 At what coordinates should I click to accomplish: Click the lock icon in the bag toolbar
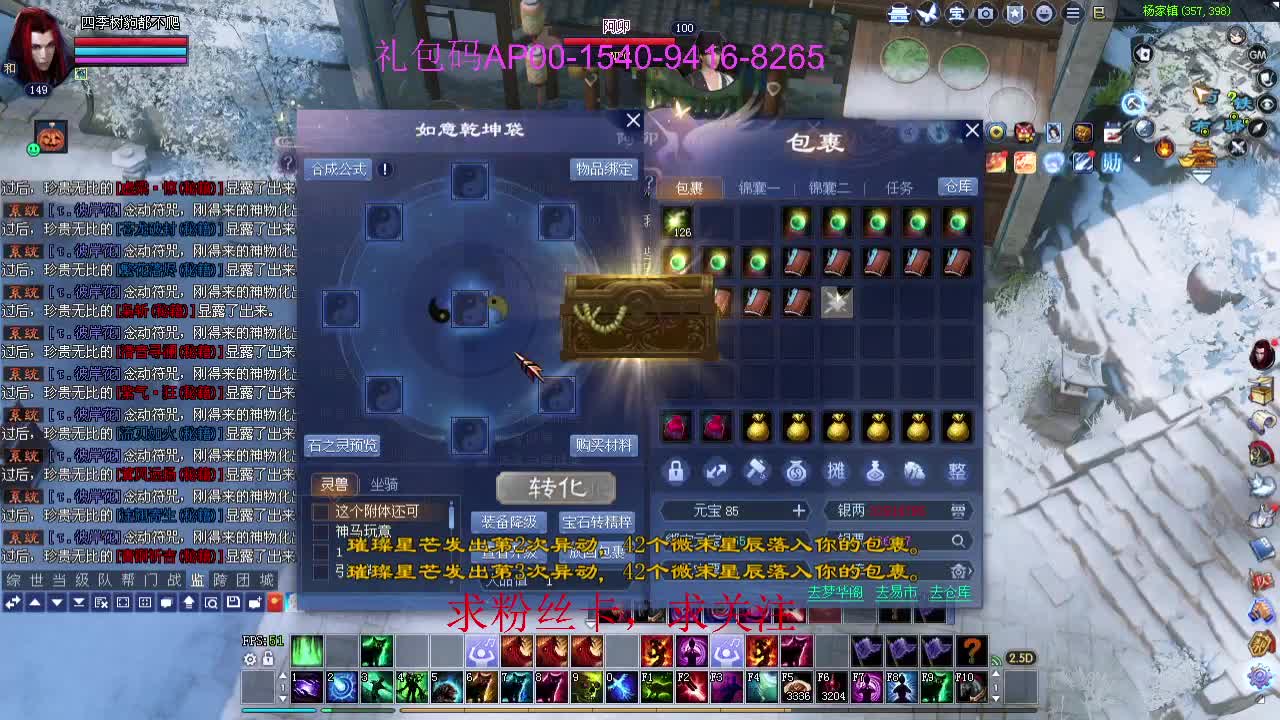click(x=676, y=472)
